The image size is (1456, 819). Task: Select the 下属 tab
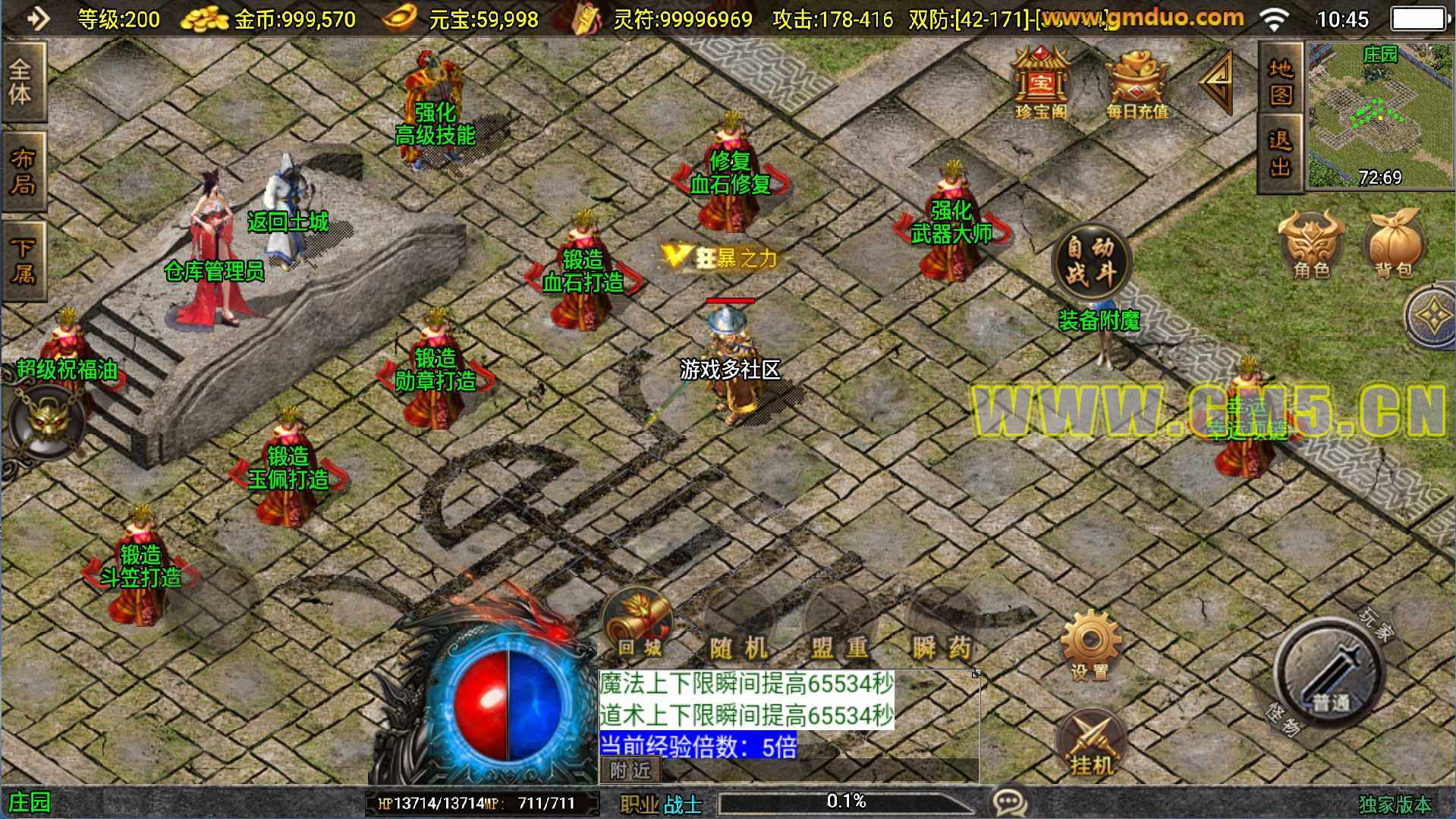point(21,260)
